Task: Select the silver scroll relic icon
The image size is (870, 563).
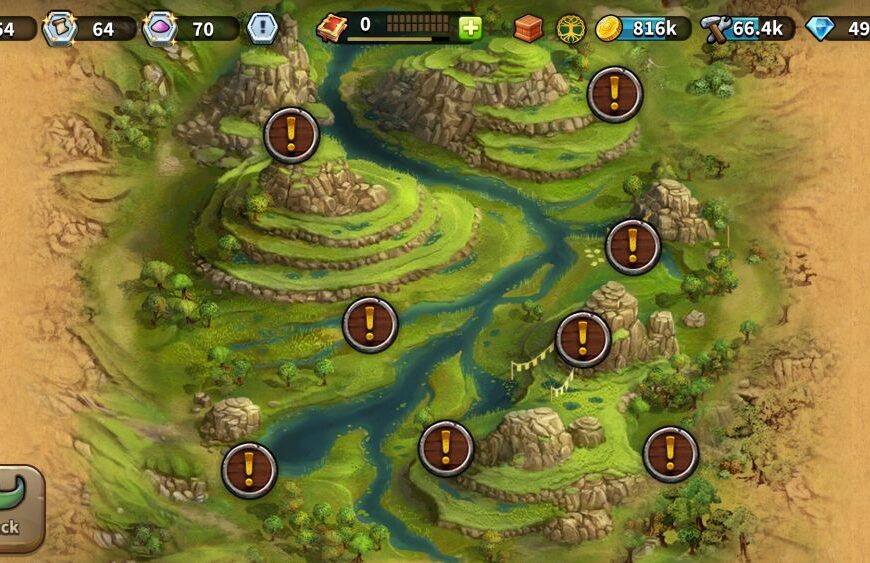Action: coord(60,28)
